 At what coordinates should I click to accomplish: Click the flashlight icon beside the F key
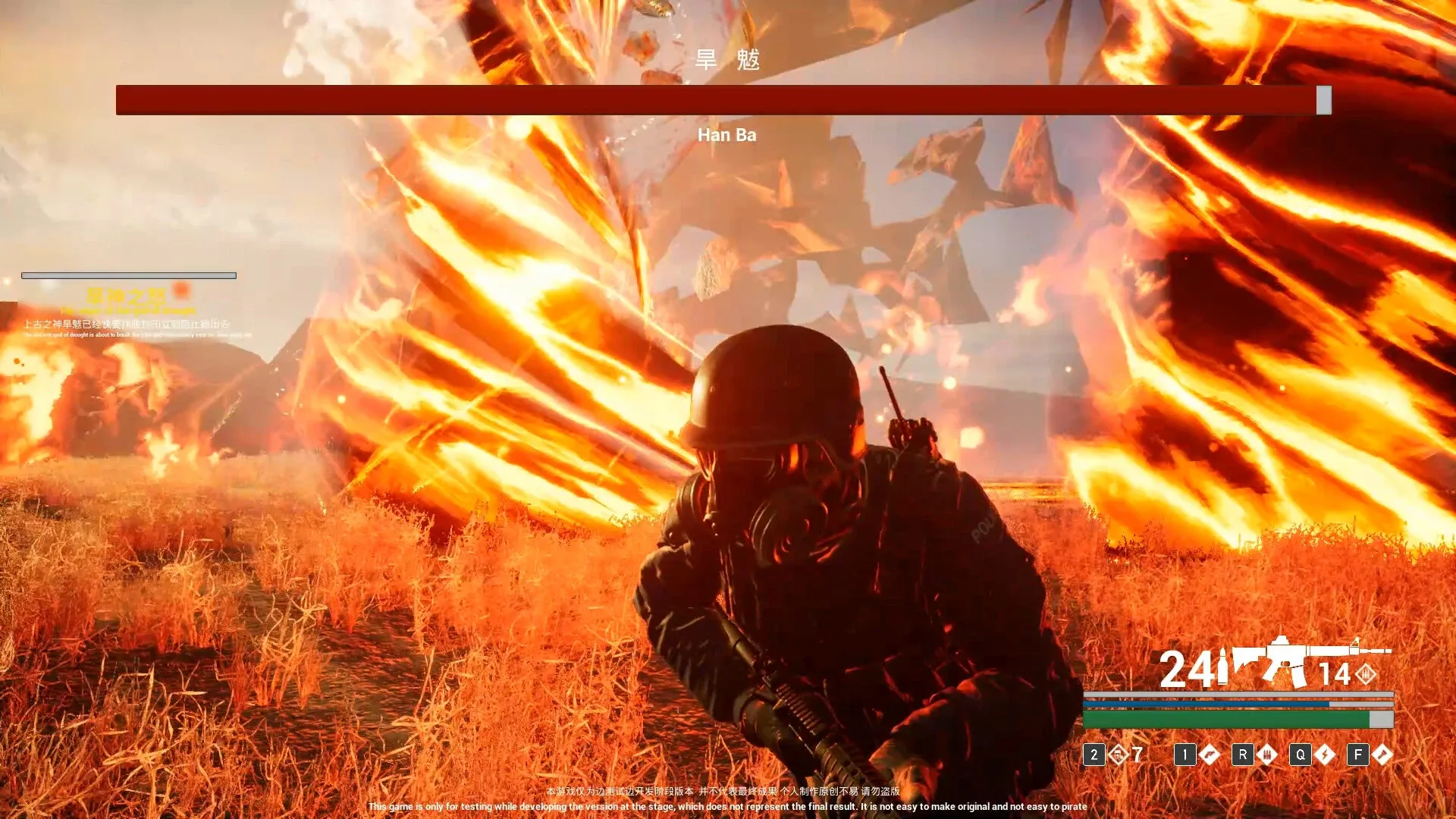[x=1383, y=755]
